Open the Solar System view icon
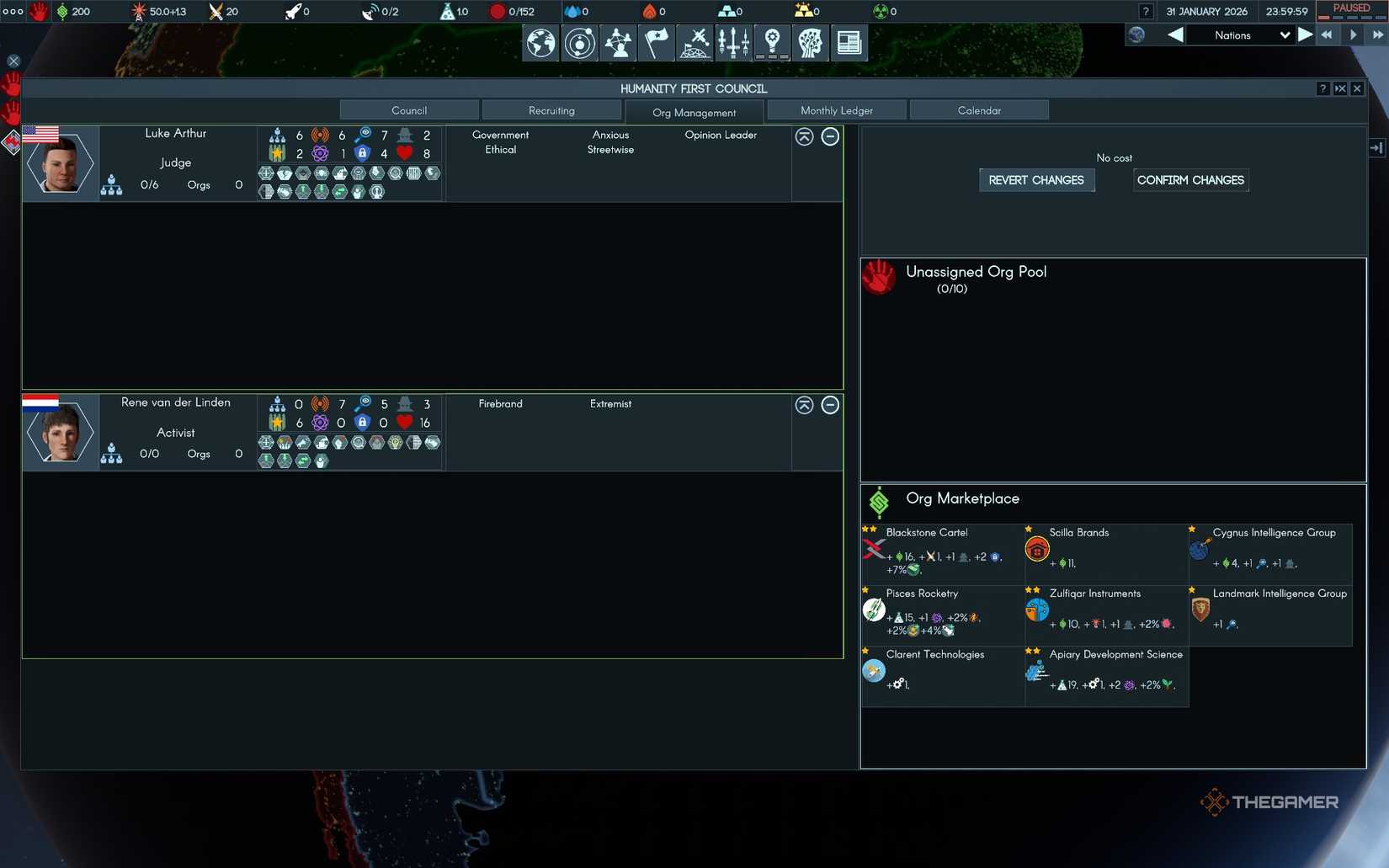The height and width of the screenshot is (868, 1389). [x=578, y=43]
